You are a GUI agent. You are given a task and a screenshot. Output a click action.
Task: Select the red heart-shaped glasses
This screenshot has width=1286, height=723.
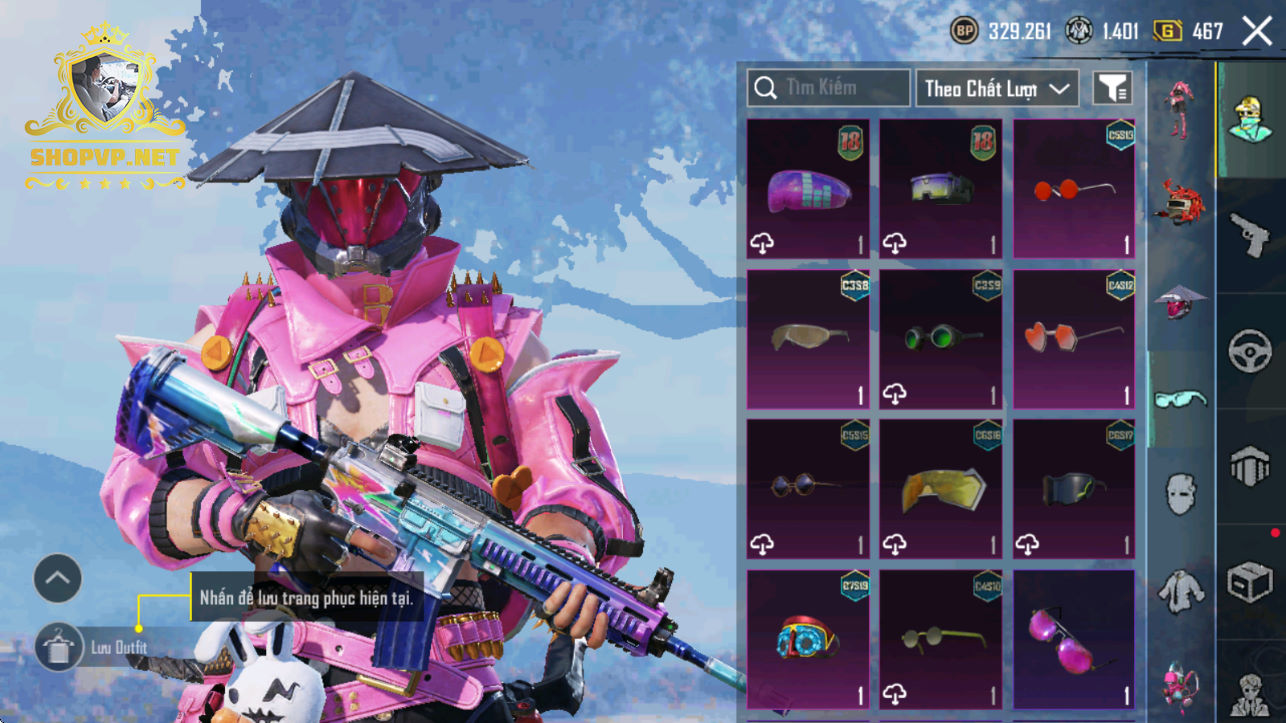click(1074, 339)
